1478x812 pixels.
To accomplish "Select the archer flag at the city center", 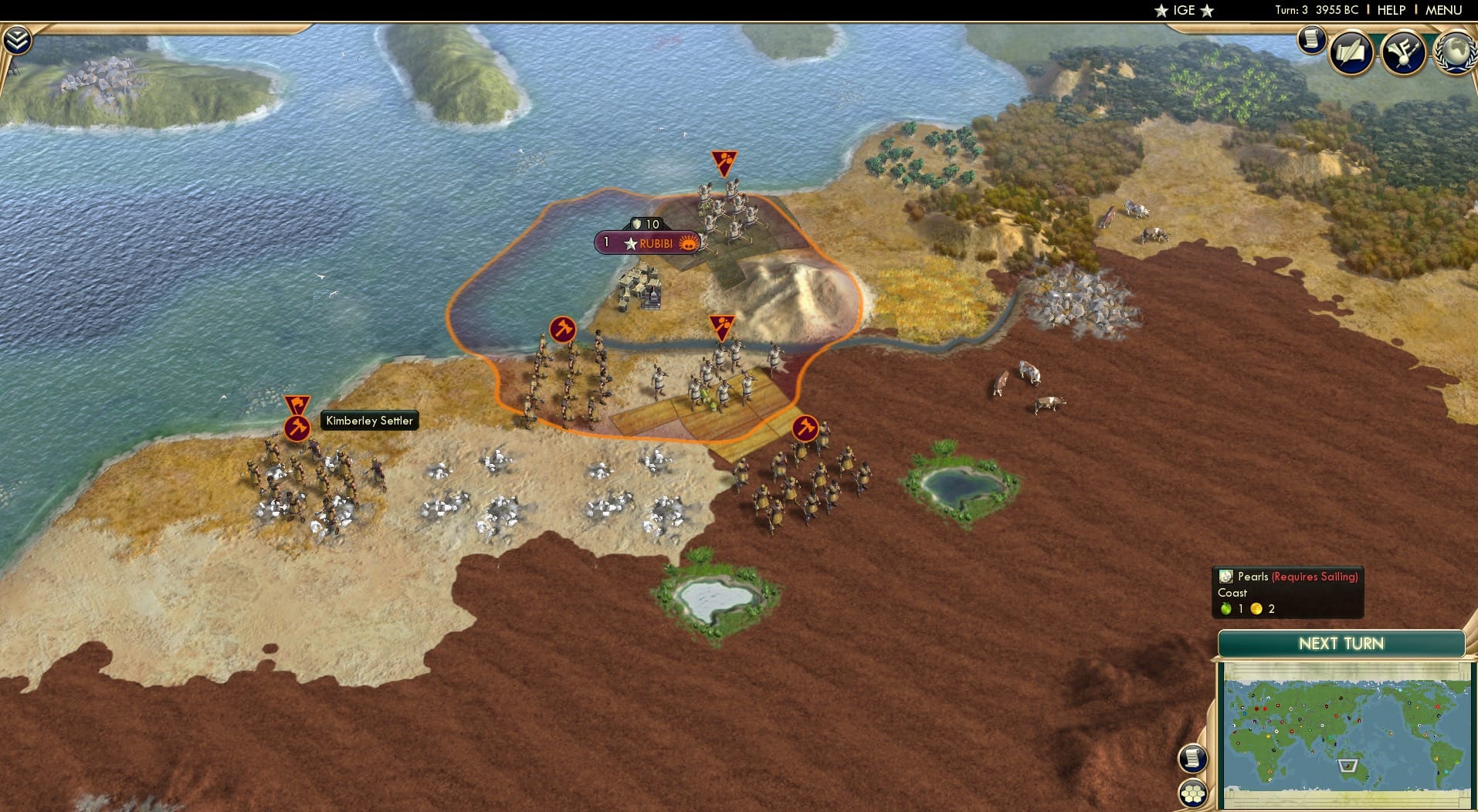I will [x=723, y=324].
